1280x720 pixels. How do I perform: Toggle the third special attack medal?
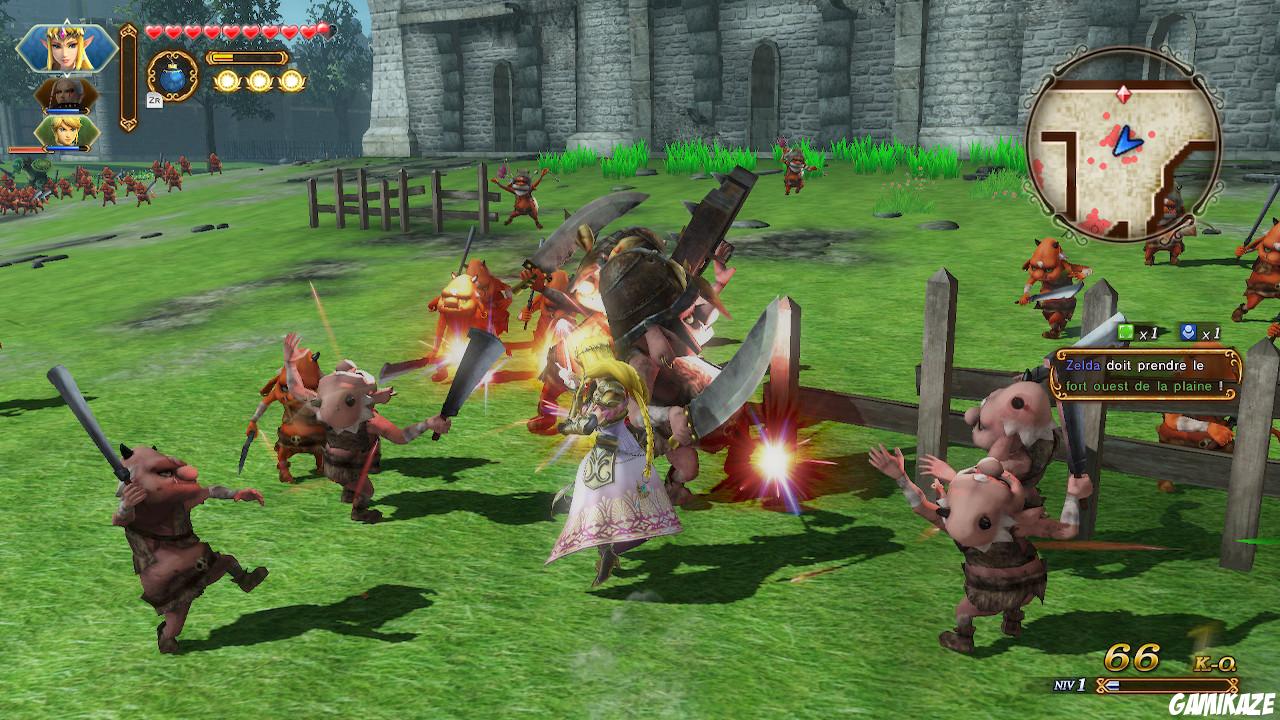(x=294, y=81)
